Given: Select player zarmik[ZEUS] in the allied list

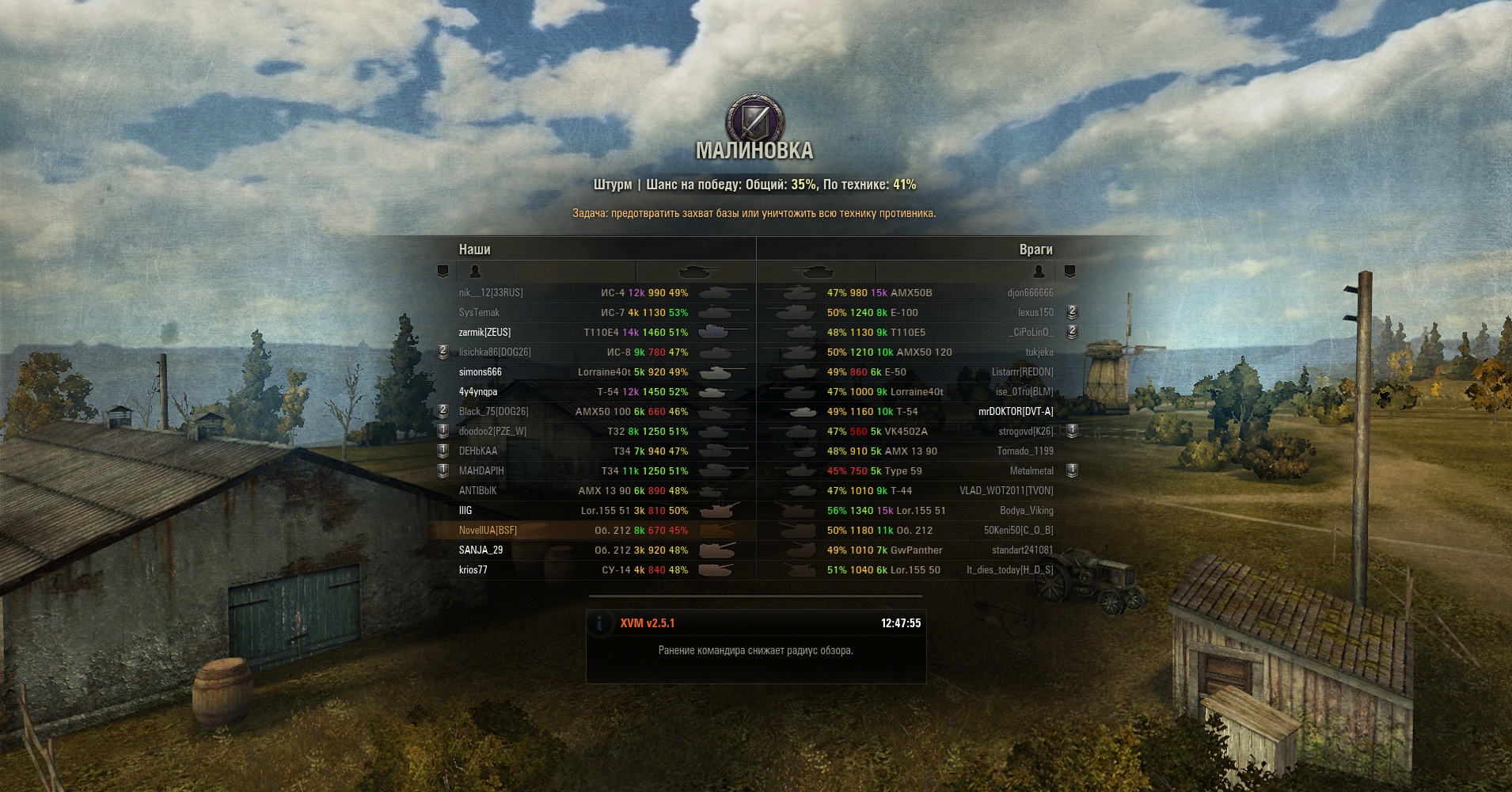Looking at the screenshot, I should coord(484,333).
